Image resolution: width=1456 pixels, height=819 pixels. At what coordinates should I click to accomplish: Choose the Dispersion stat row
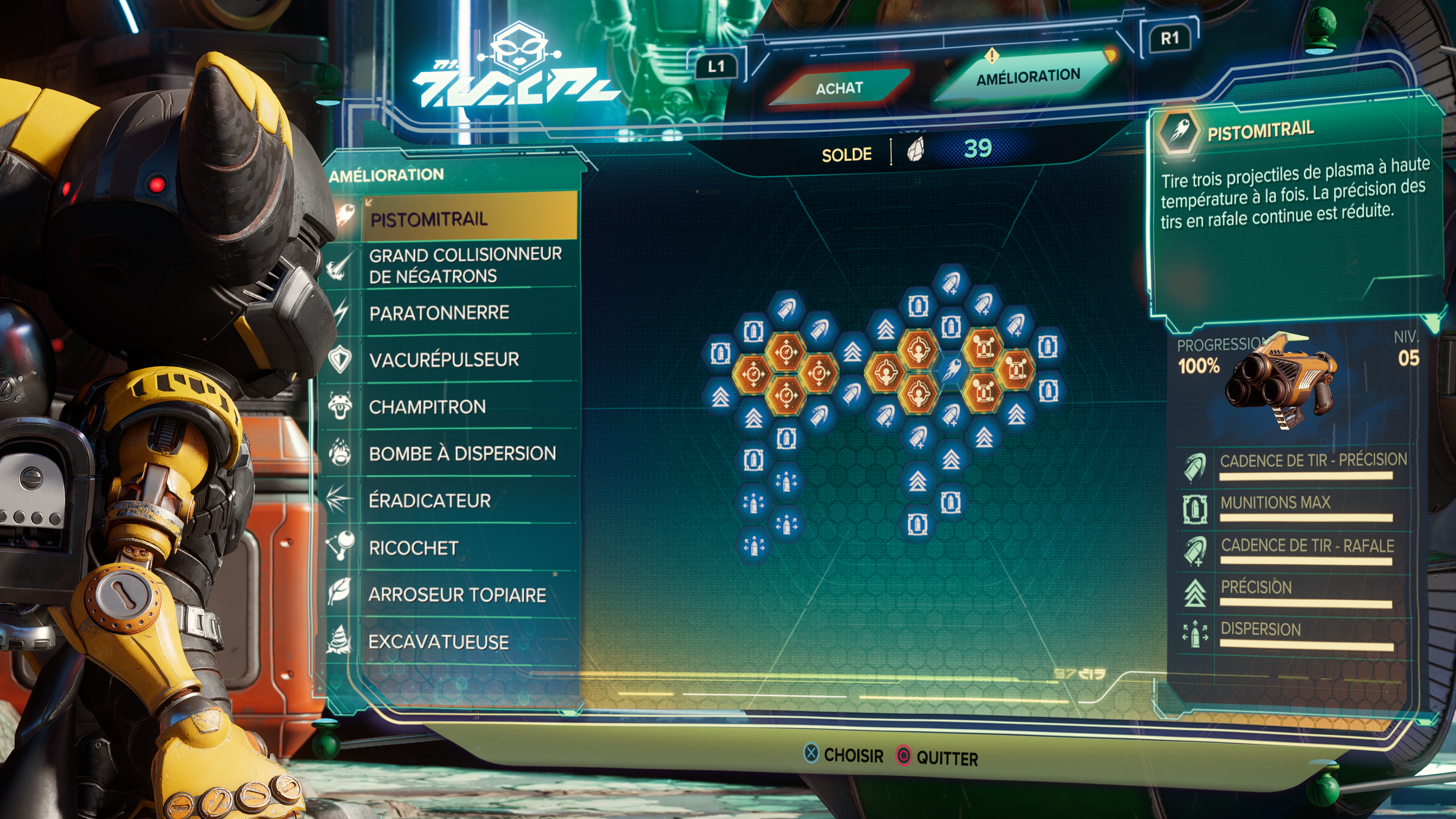click(x=1260, y=629)
